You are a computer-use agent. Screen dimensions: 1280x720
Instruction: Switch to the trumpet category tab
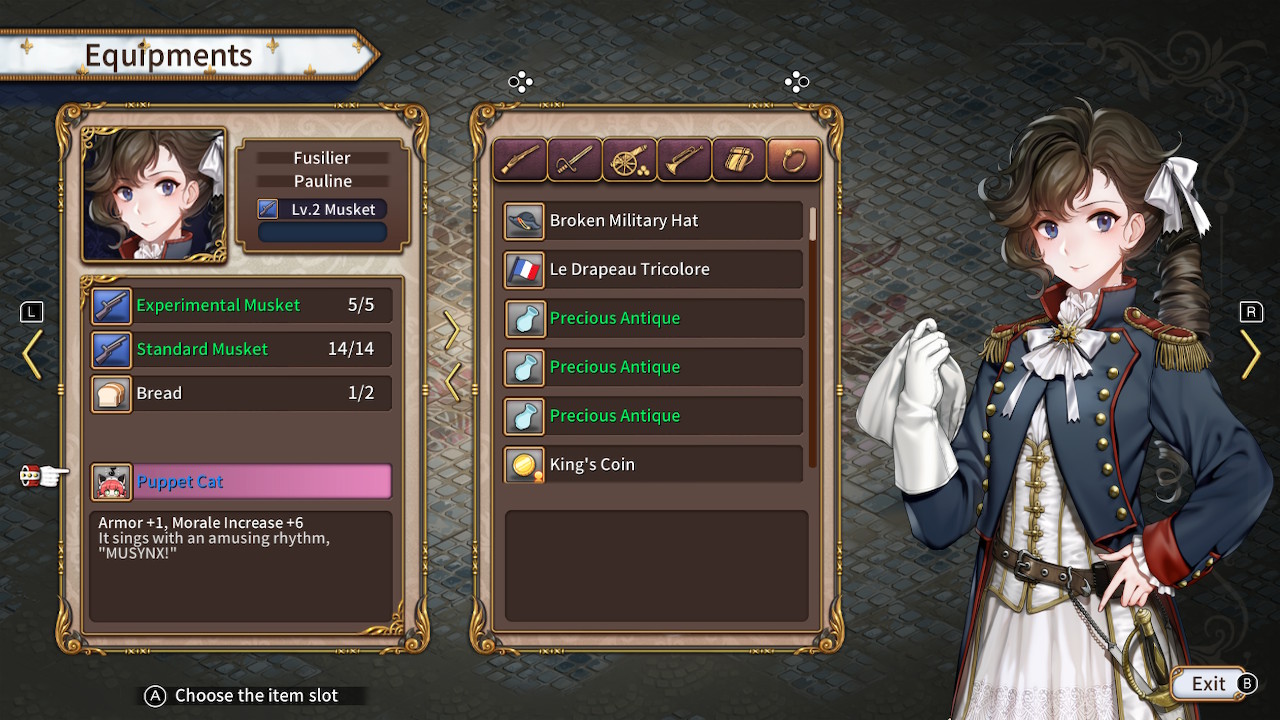pos(684,160)
